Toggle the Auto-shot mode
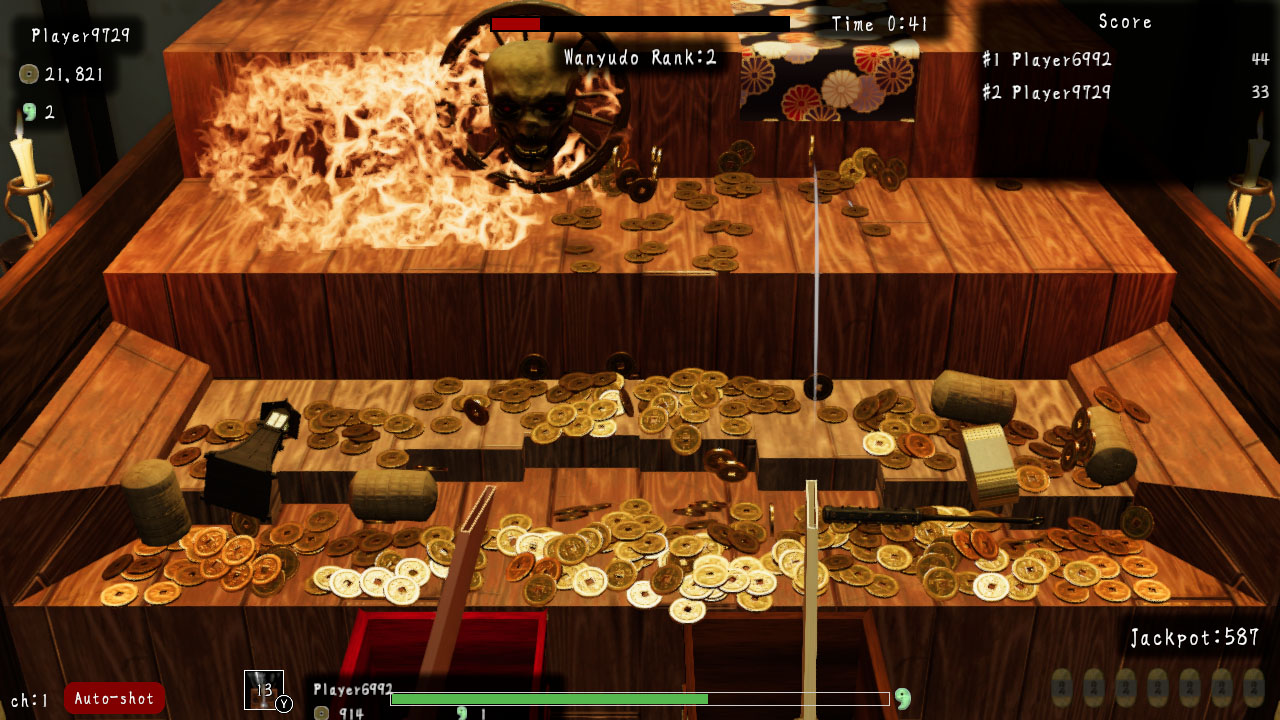The image size is (1280, 720). click(x=114, y=698)
